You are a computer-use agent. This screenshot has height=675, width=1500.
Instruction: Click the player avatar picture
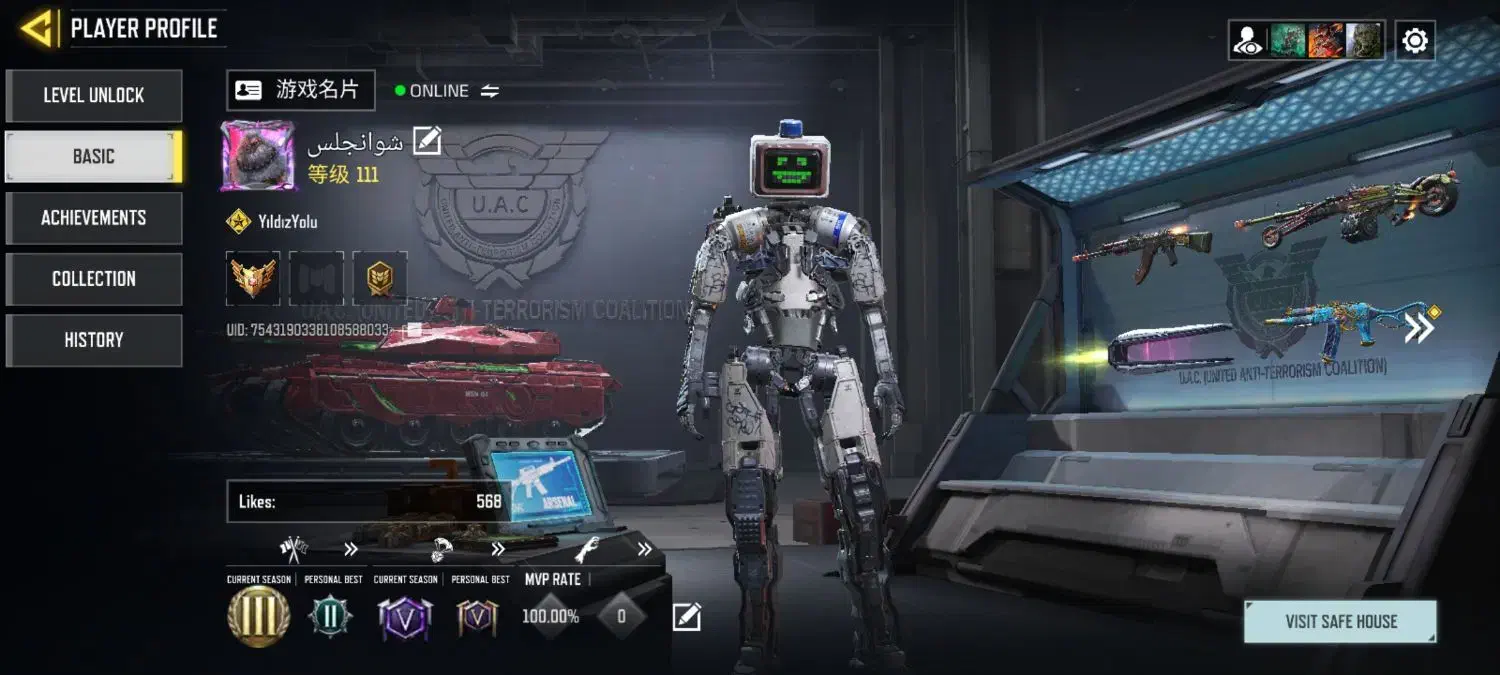(258, 156)
